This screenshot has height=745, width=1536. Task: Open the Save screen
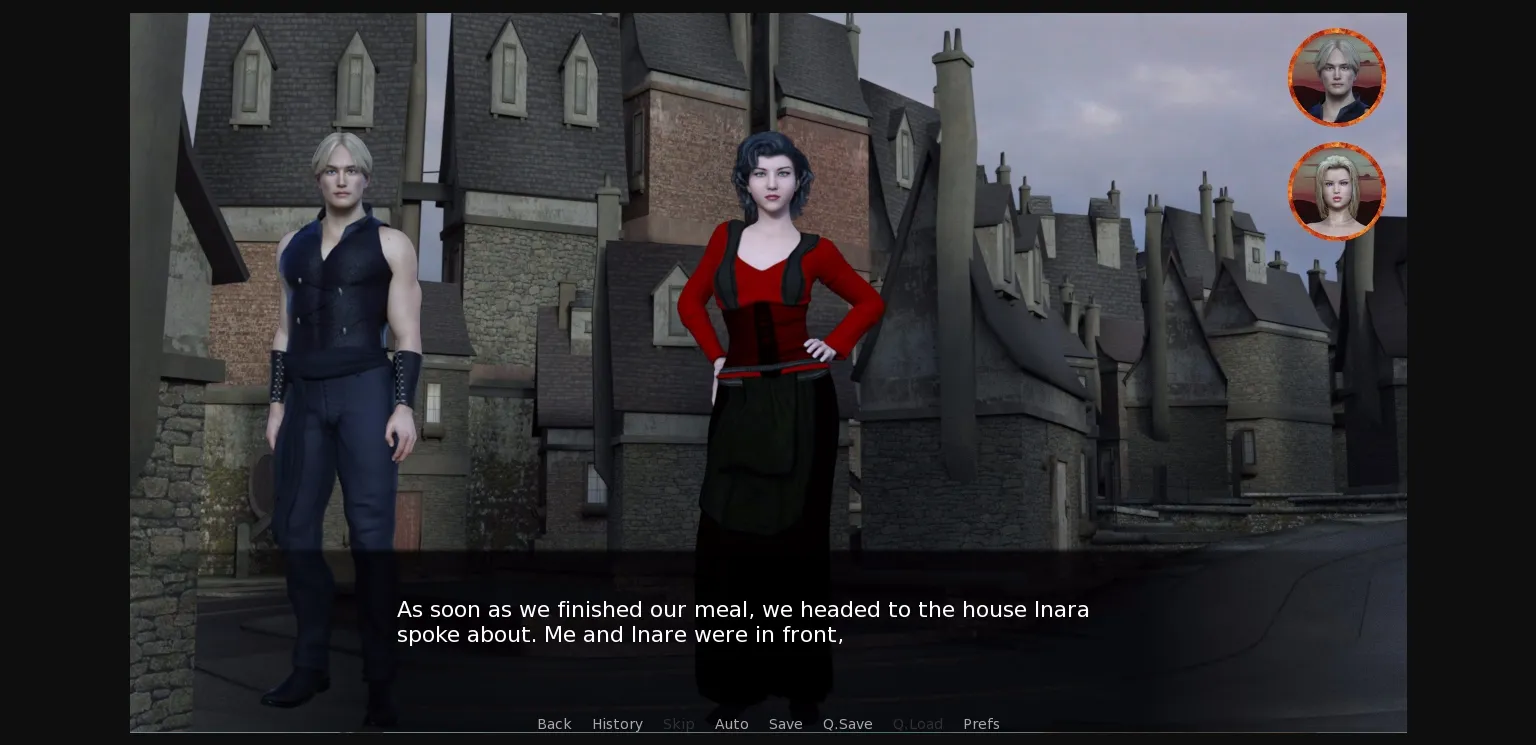(x=785, y=724)
